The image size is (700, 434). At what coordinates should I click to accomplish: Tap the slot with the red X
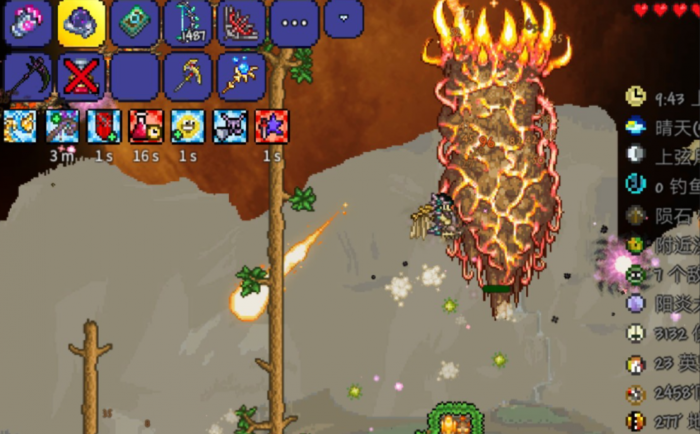[x=82, y=76]
